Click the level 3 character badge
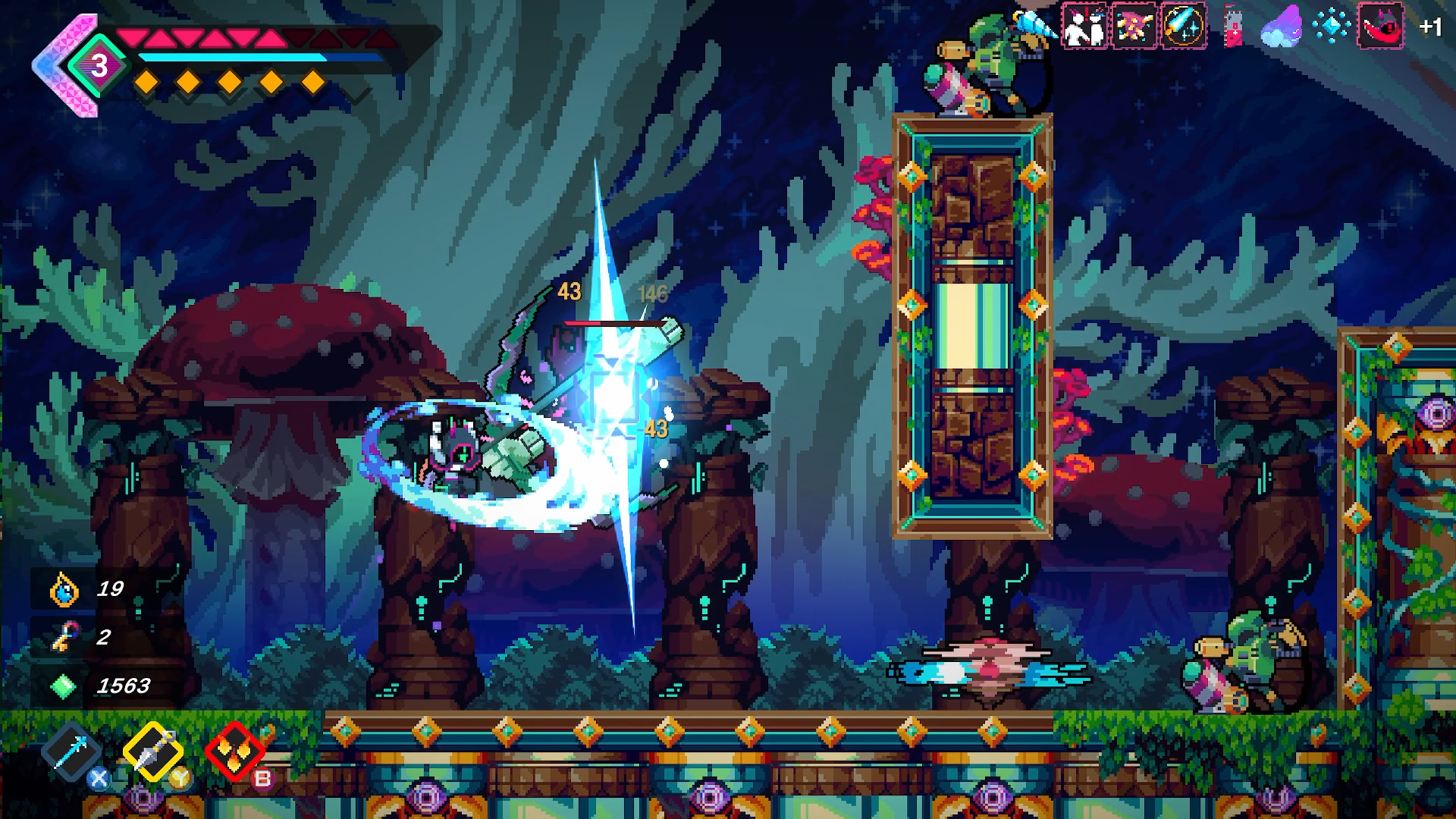This screenshot has width=1456, height=819. pyautogui.click(x=99, y=66)
